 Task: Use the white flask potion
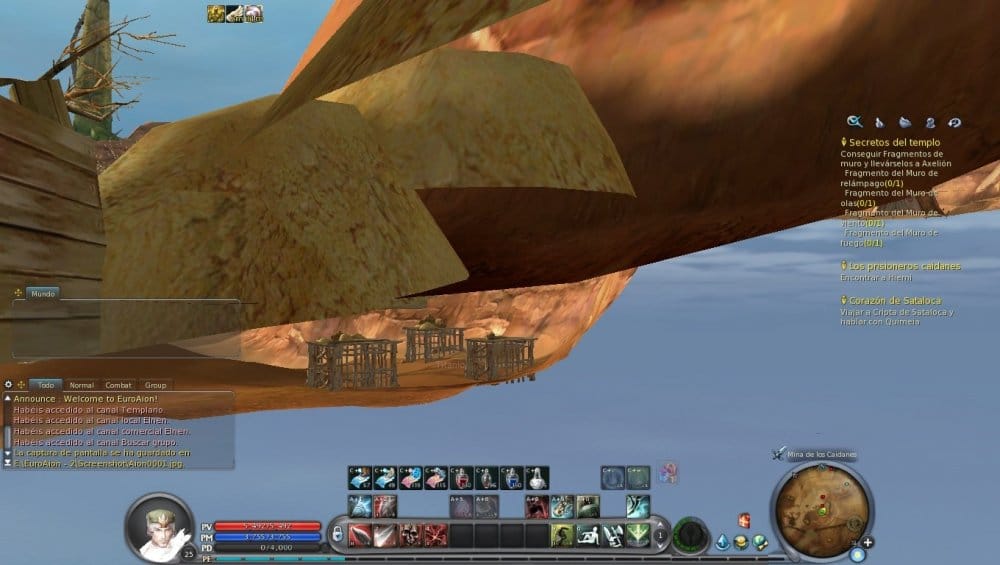pyautogui.click(x=537, y=477)
